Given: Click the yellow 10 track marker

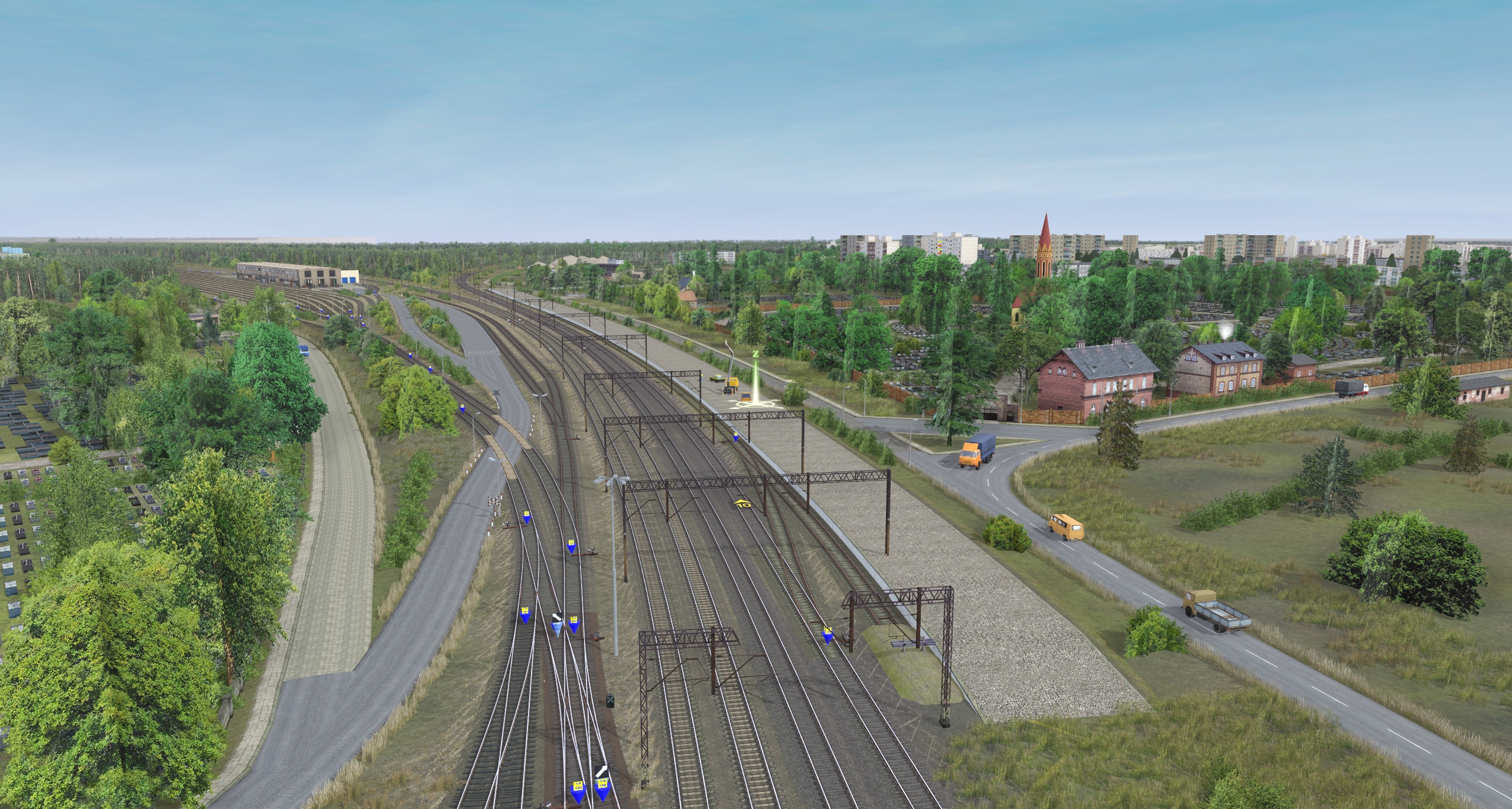Looking at the screenshot, I should pos(742,503).
